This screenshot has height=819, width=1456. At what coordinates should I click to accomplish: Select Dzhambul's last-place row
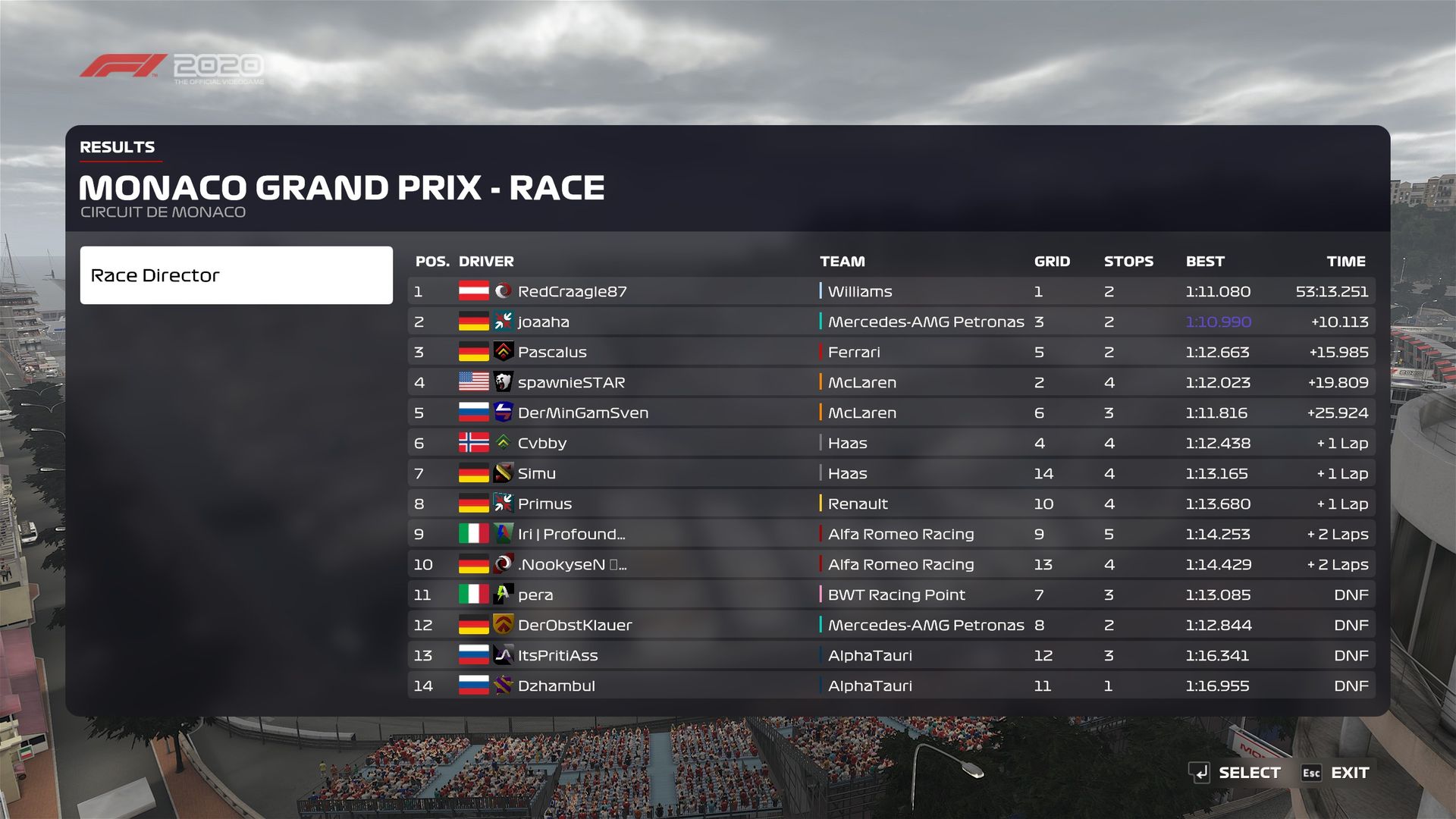pyautogui.click(x=891, y=686)
